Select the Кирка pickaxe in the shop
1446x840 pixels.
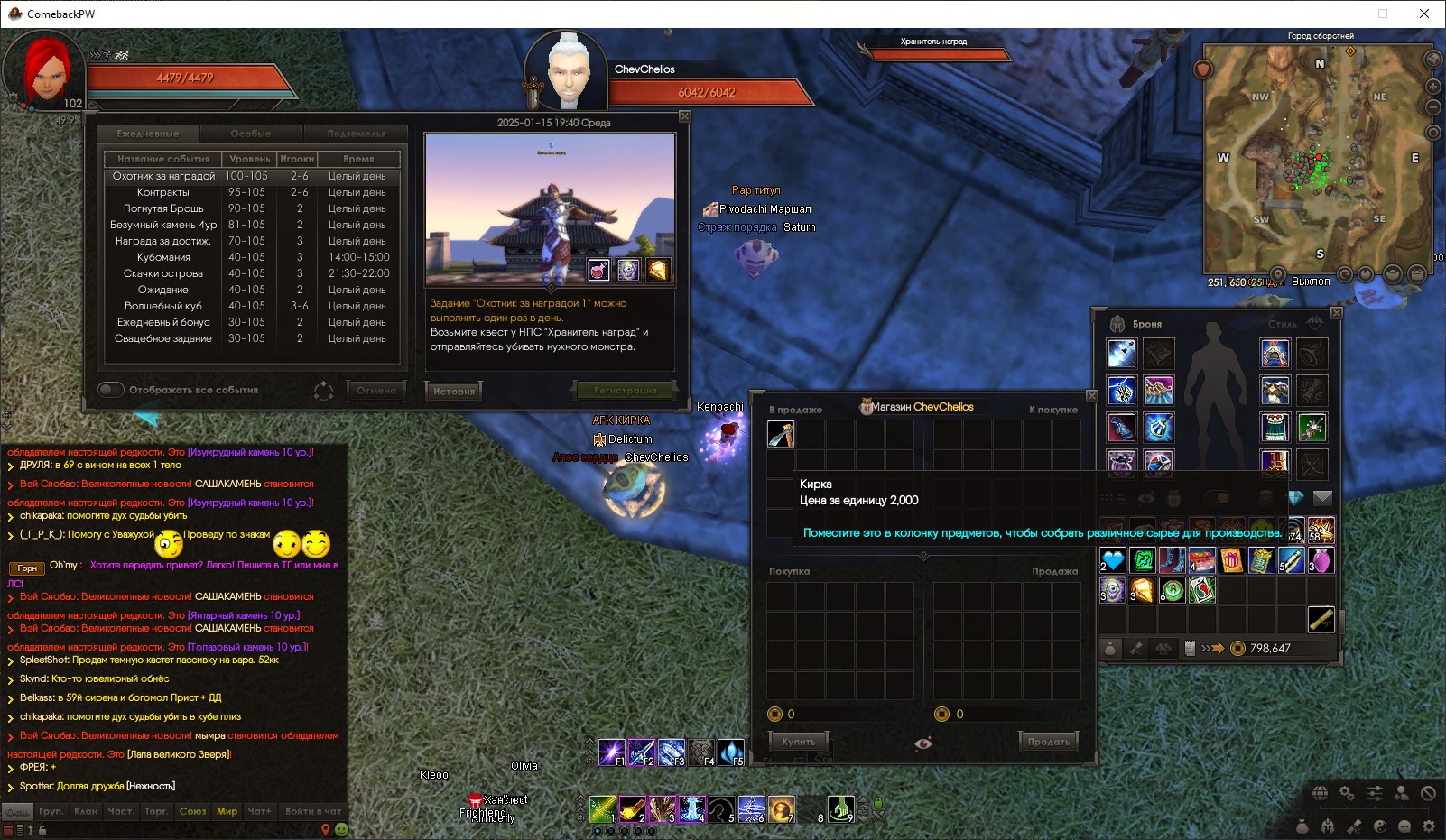781,434
